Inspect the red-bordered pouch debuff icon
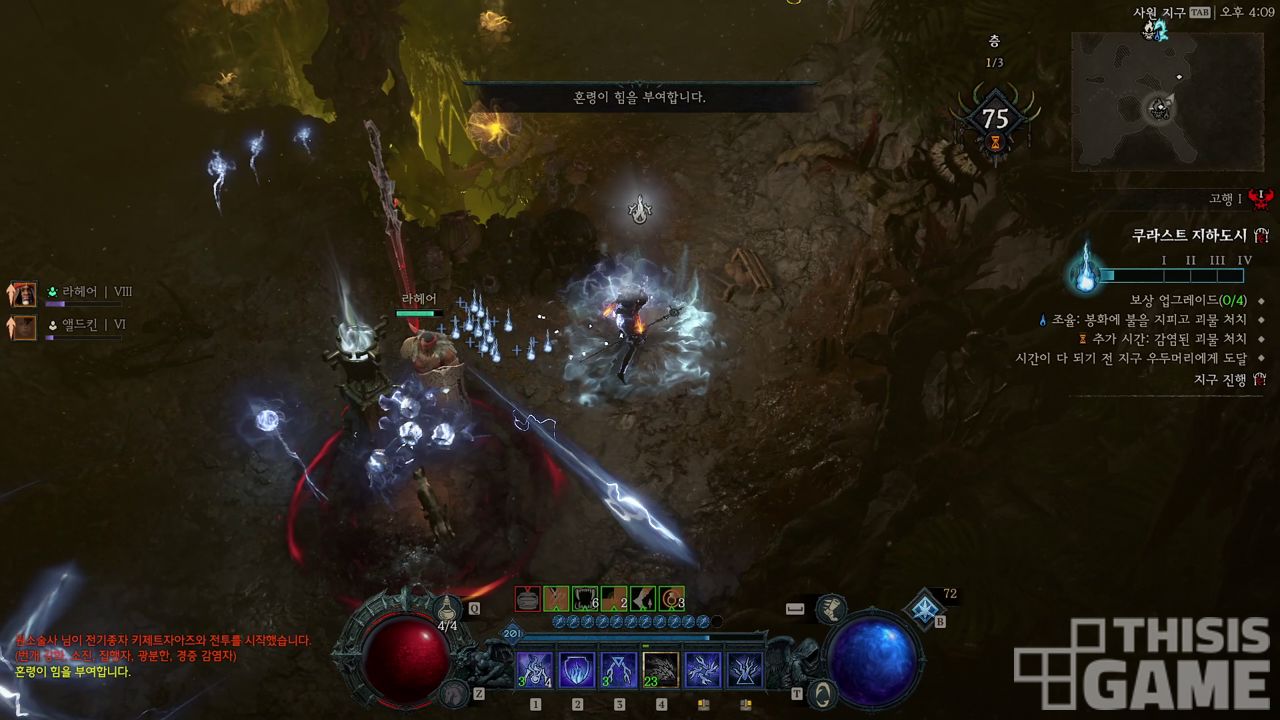This screenshot has width=1280, height=720. click(x=528, y=599)
